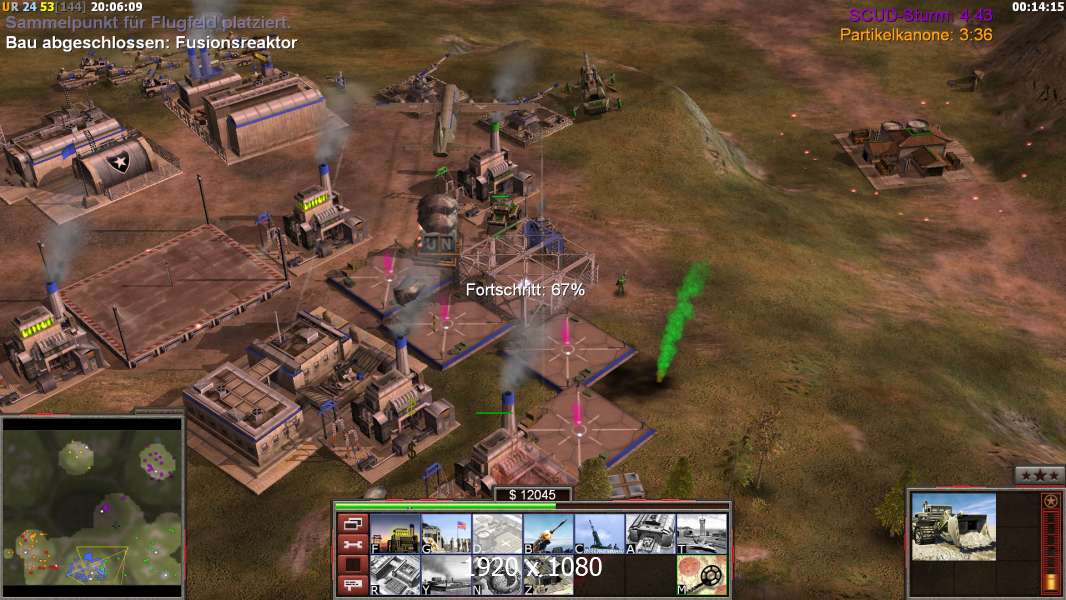Pick the Patriot missile battery build icon

pyautogui.click(x=548, y=534)
